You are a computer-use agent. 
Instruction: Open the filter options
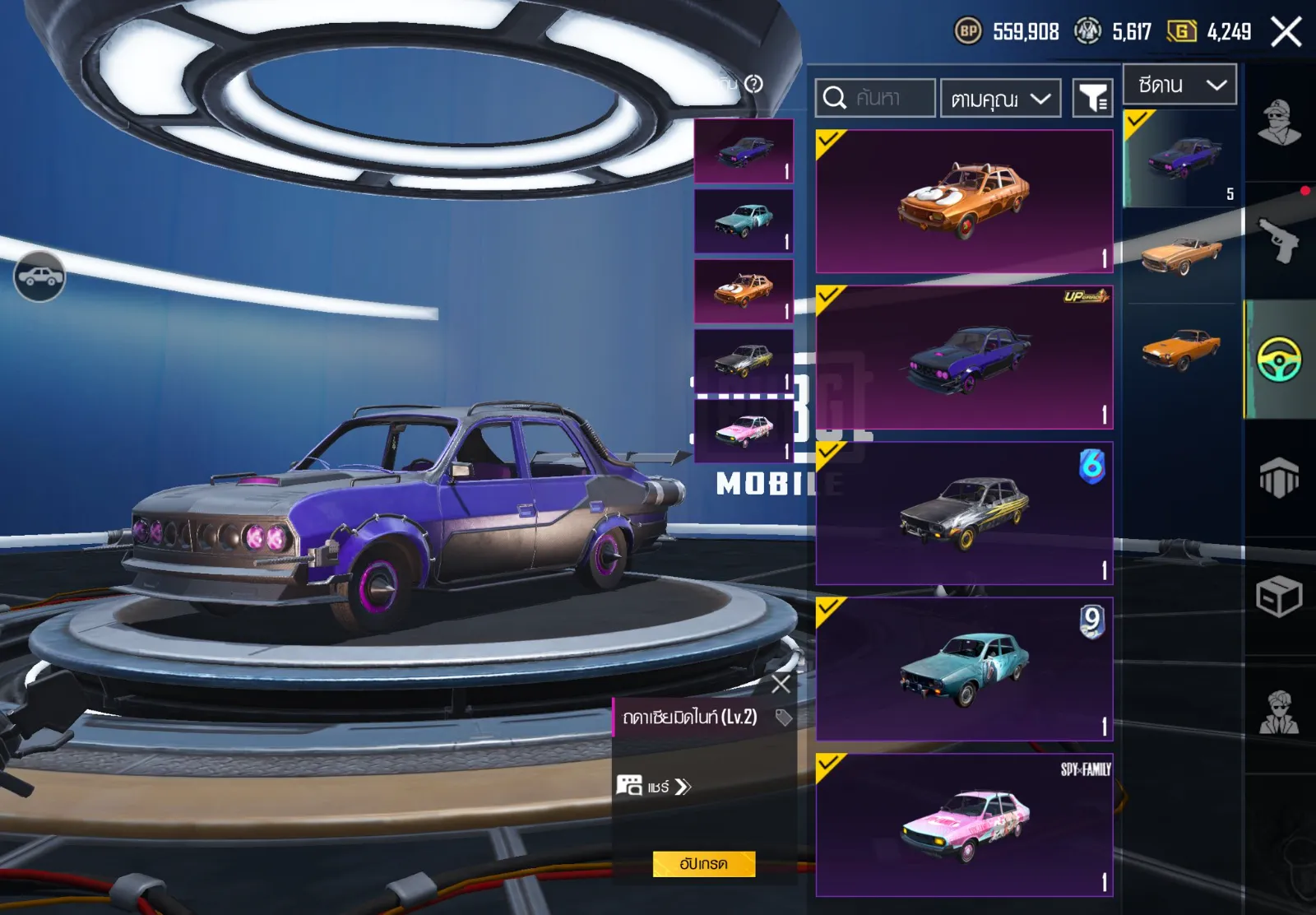point(1093,99)
